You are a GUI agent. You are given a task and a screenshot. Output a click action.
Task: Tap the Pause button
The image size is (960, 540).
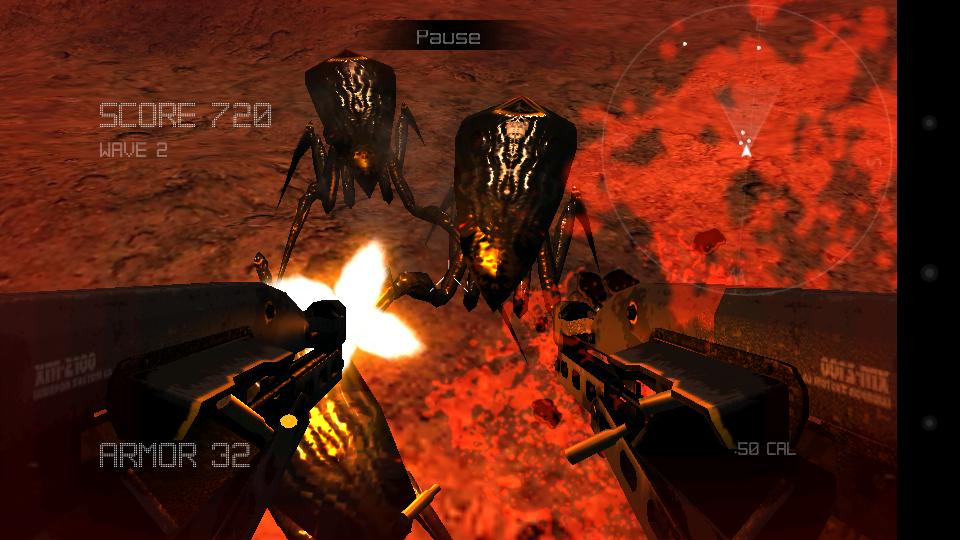(x=448, y=37)
